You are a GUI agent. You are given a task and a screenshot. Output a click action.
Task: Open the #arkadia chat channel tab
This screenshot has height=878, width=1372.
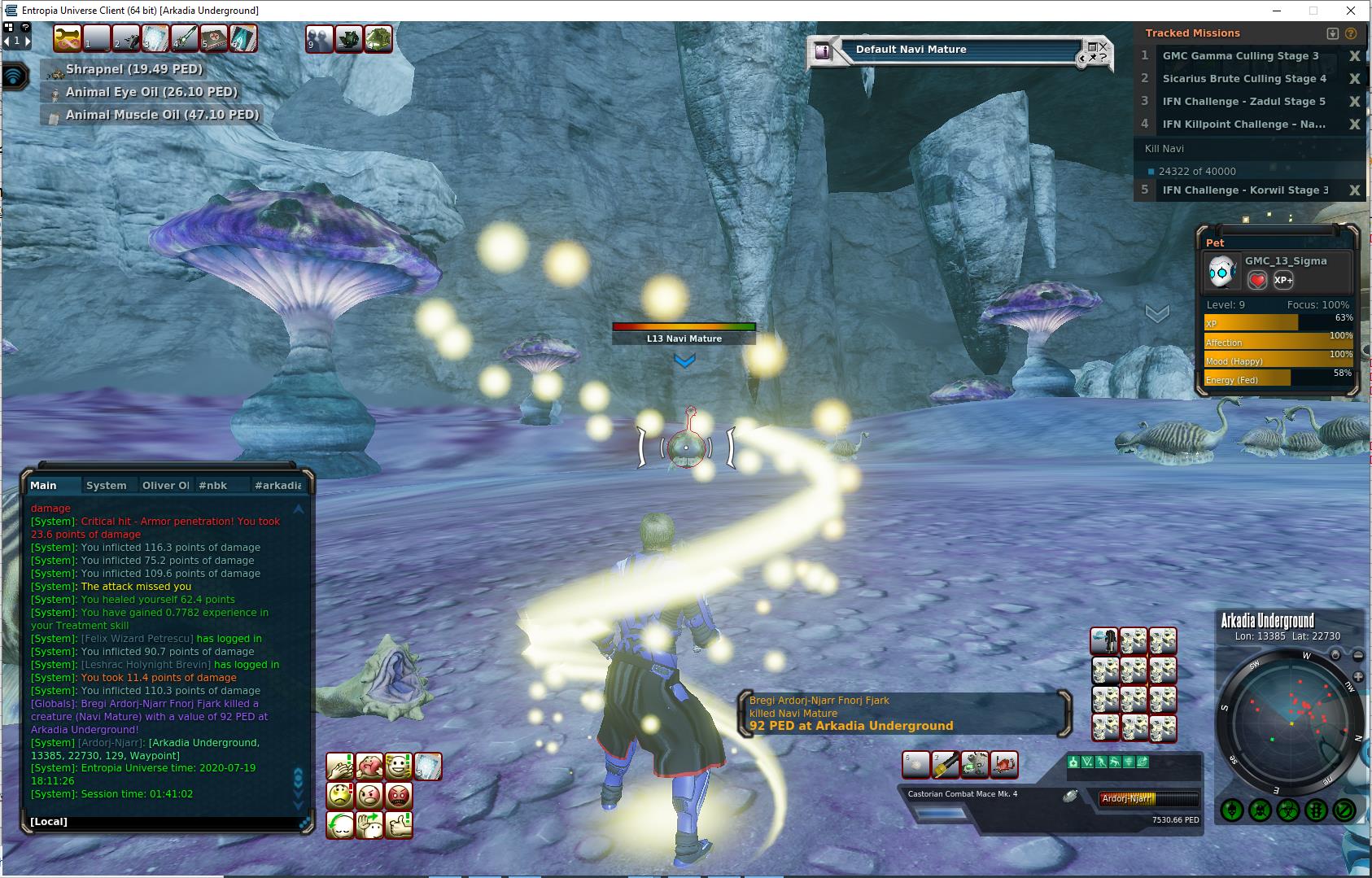coord(277,486)
